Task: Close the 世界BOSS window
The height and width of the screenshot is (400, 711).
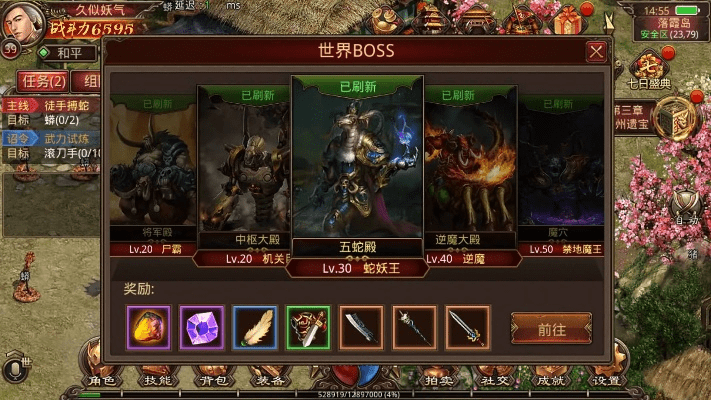Action: [x=596, y=52]
